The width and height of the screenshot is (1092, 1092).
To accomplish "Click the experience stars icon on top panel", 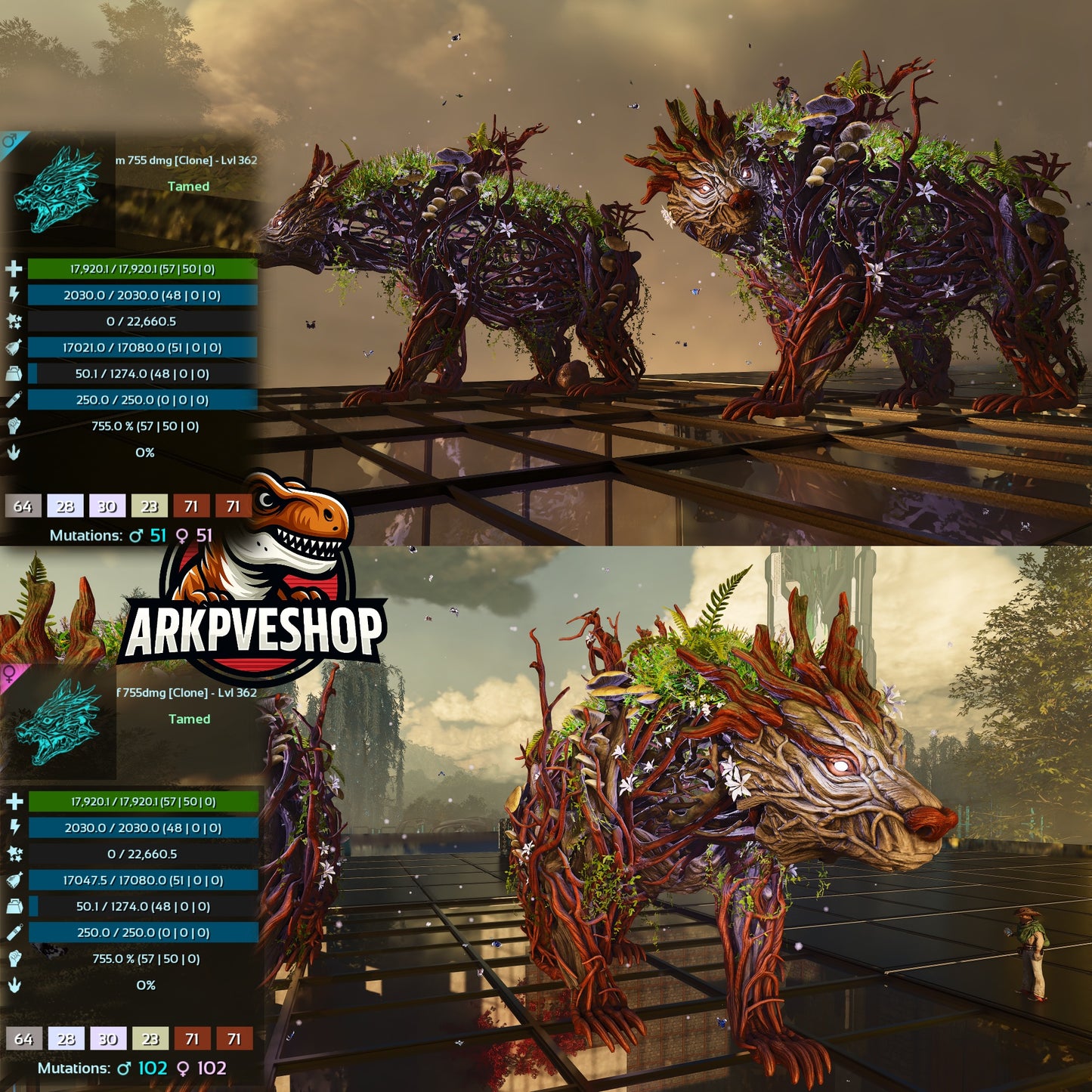I will coord(12,321).
